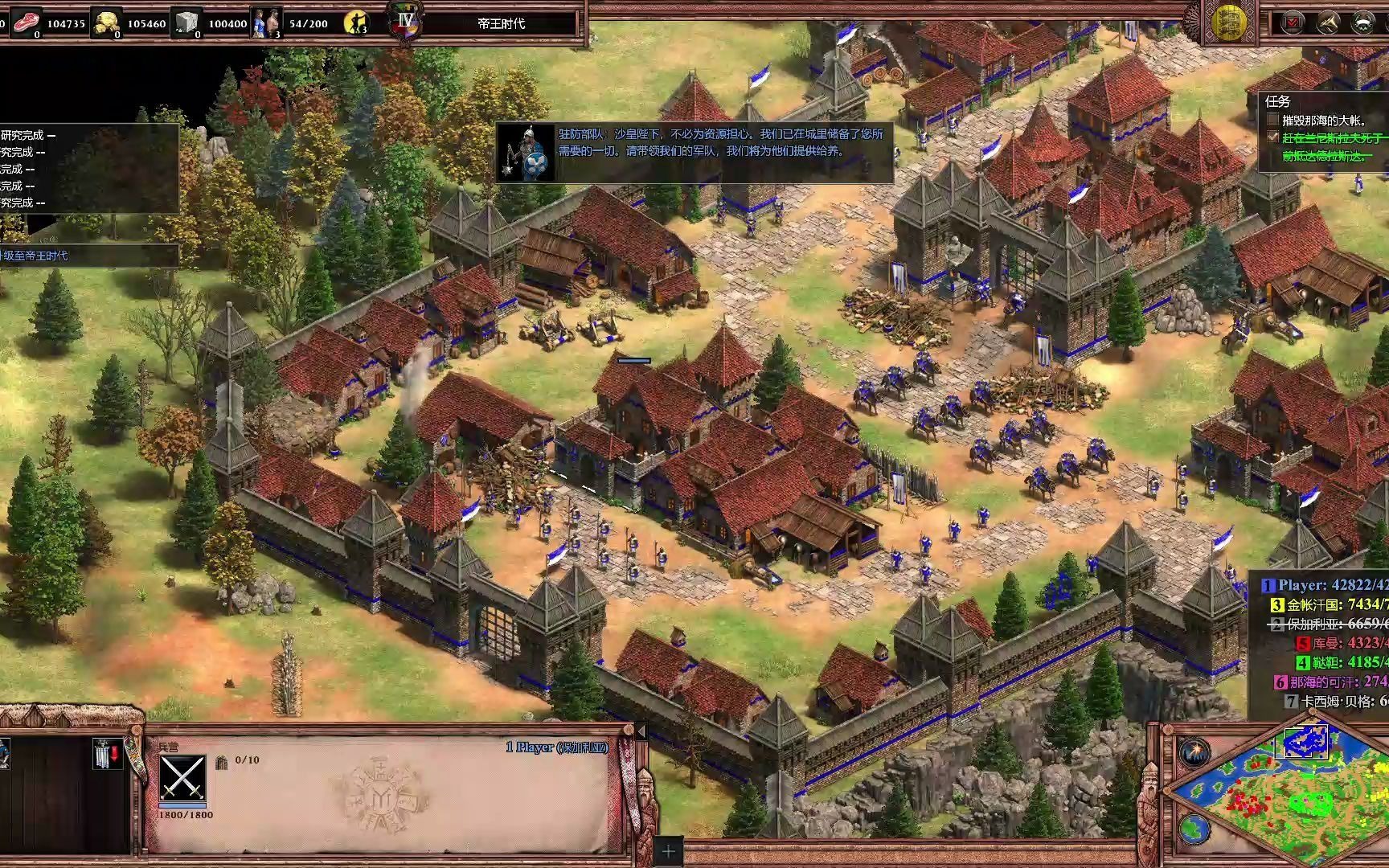Select the Barracks crossed swords portrait
Image resolution: width=1389 pixels, height=868 pixels.
182,777
